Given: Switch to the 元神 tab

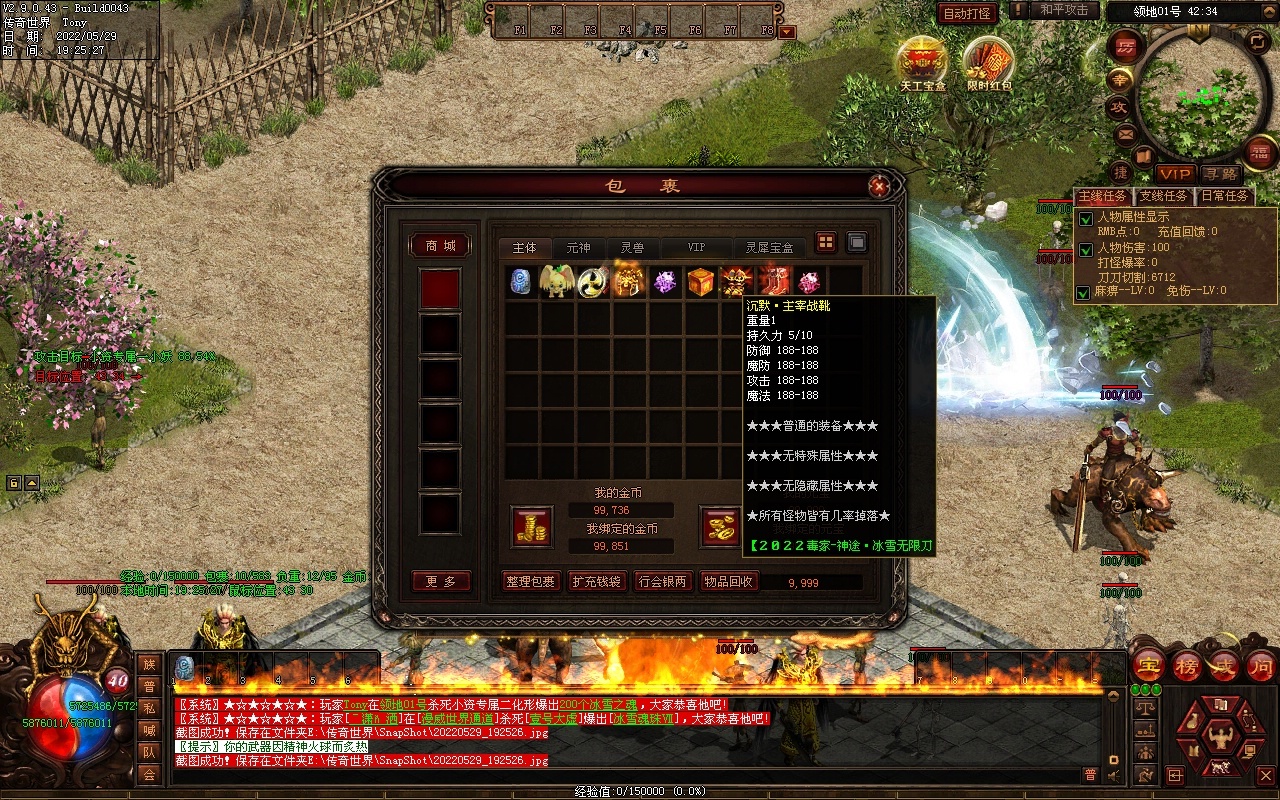Looking at the screenshot, I should click(578, 247).
